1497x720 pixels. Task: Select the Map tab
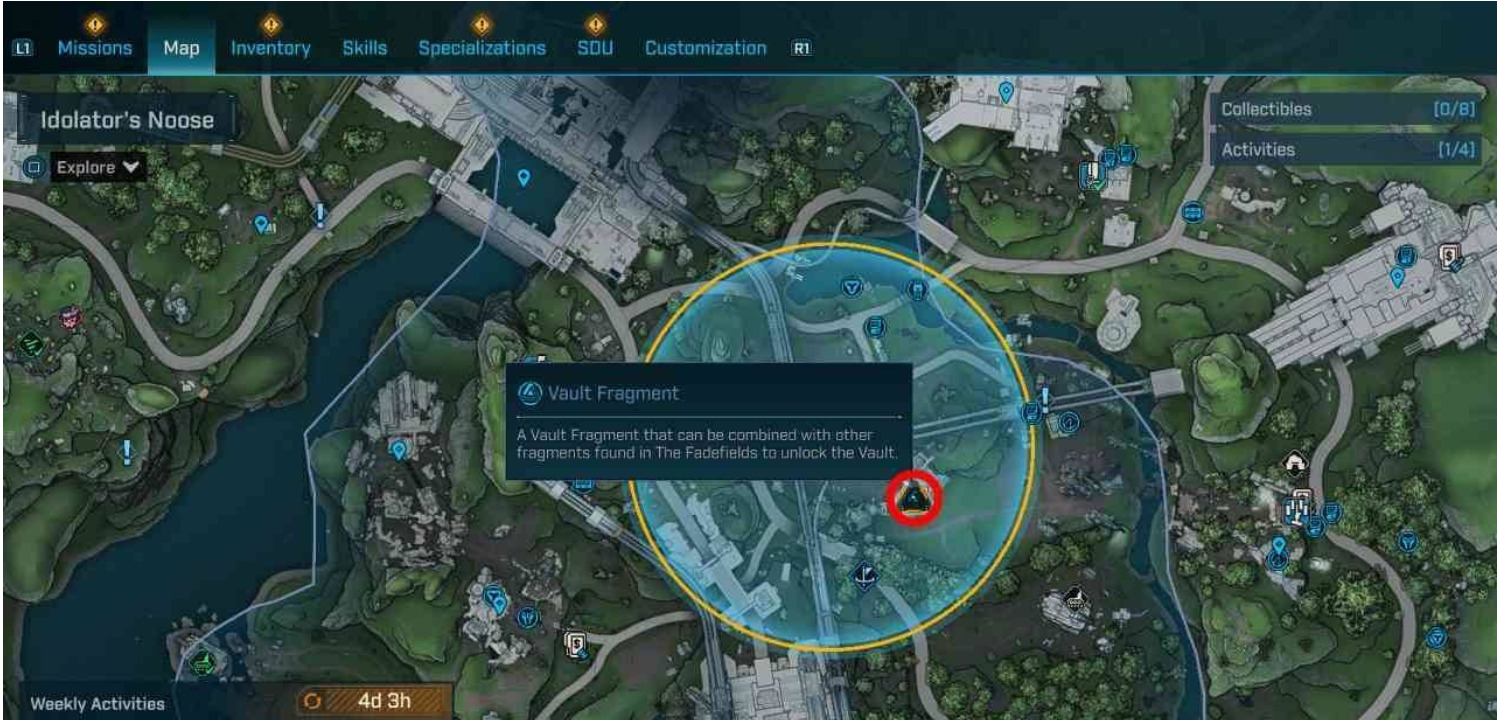(181, 48)
